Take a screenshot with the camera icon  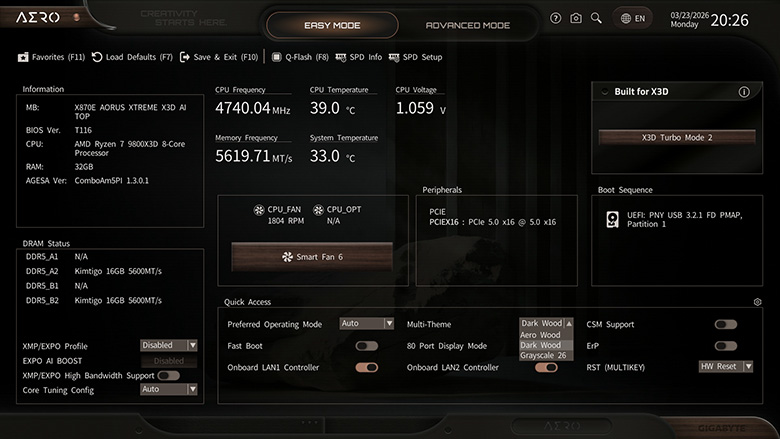576,18
